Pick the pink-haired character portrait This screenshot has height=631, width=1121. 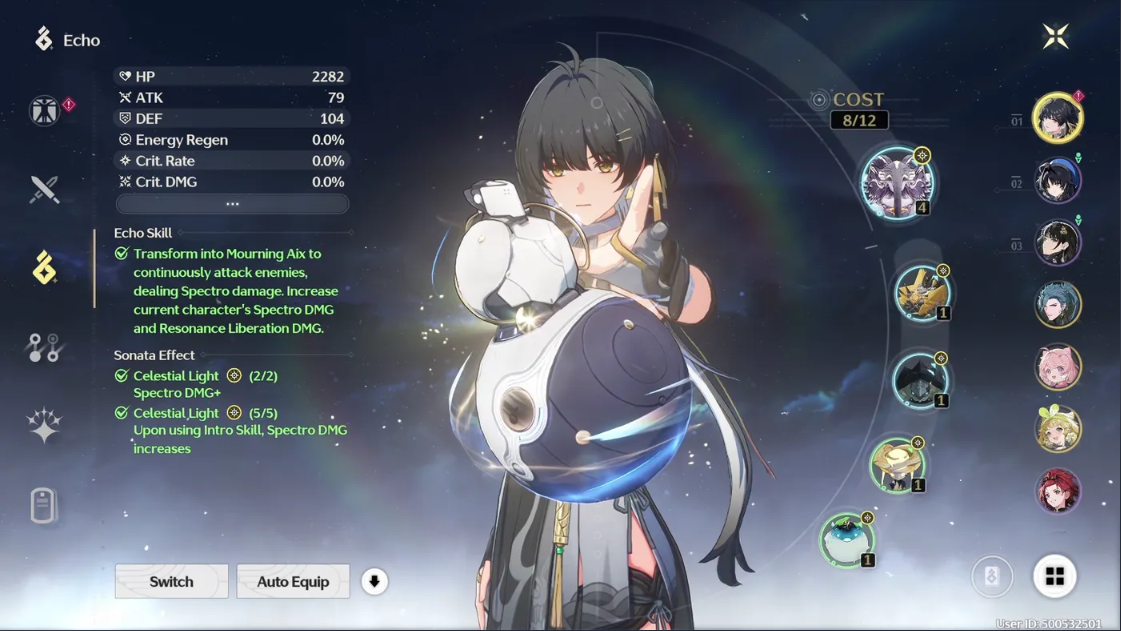(x=1057, y=367)
